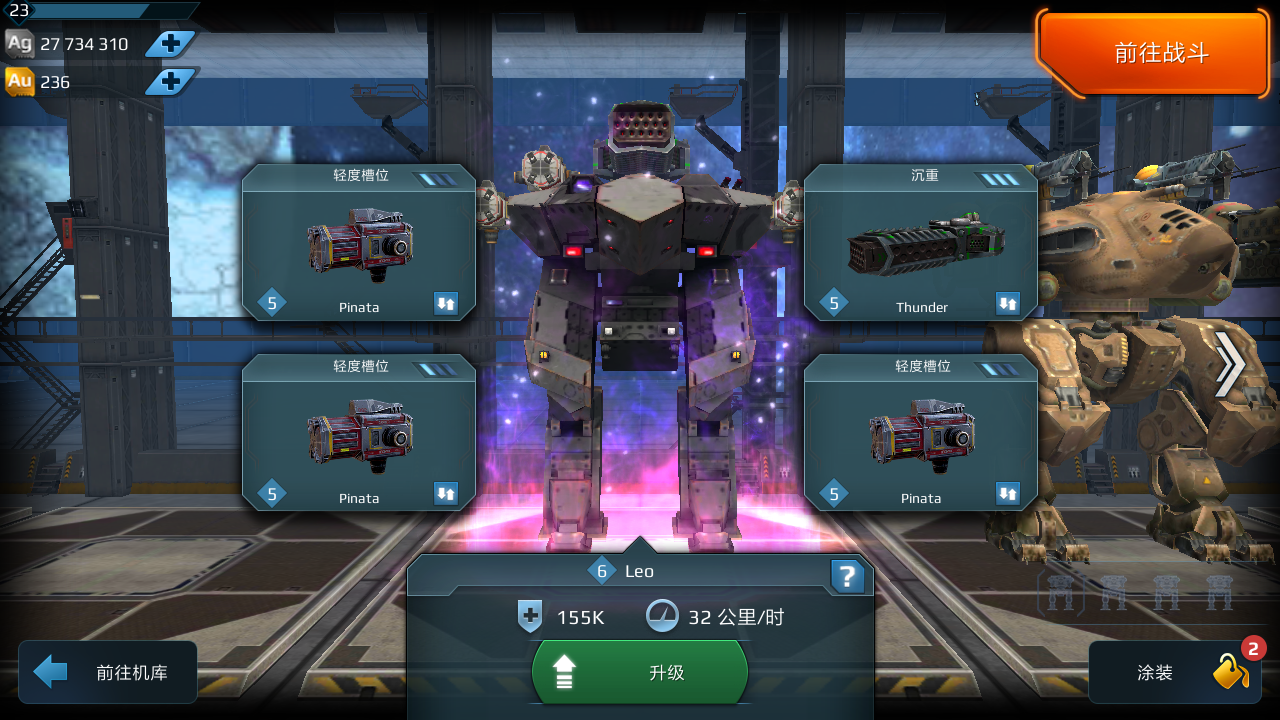Click the swap icon on top-left Pinata card
The height and width of the screenshot is (720, 1280).
click(447, 300)
